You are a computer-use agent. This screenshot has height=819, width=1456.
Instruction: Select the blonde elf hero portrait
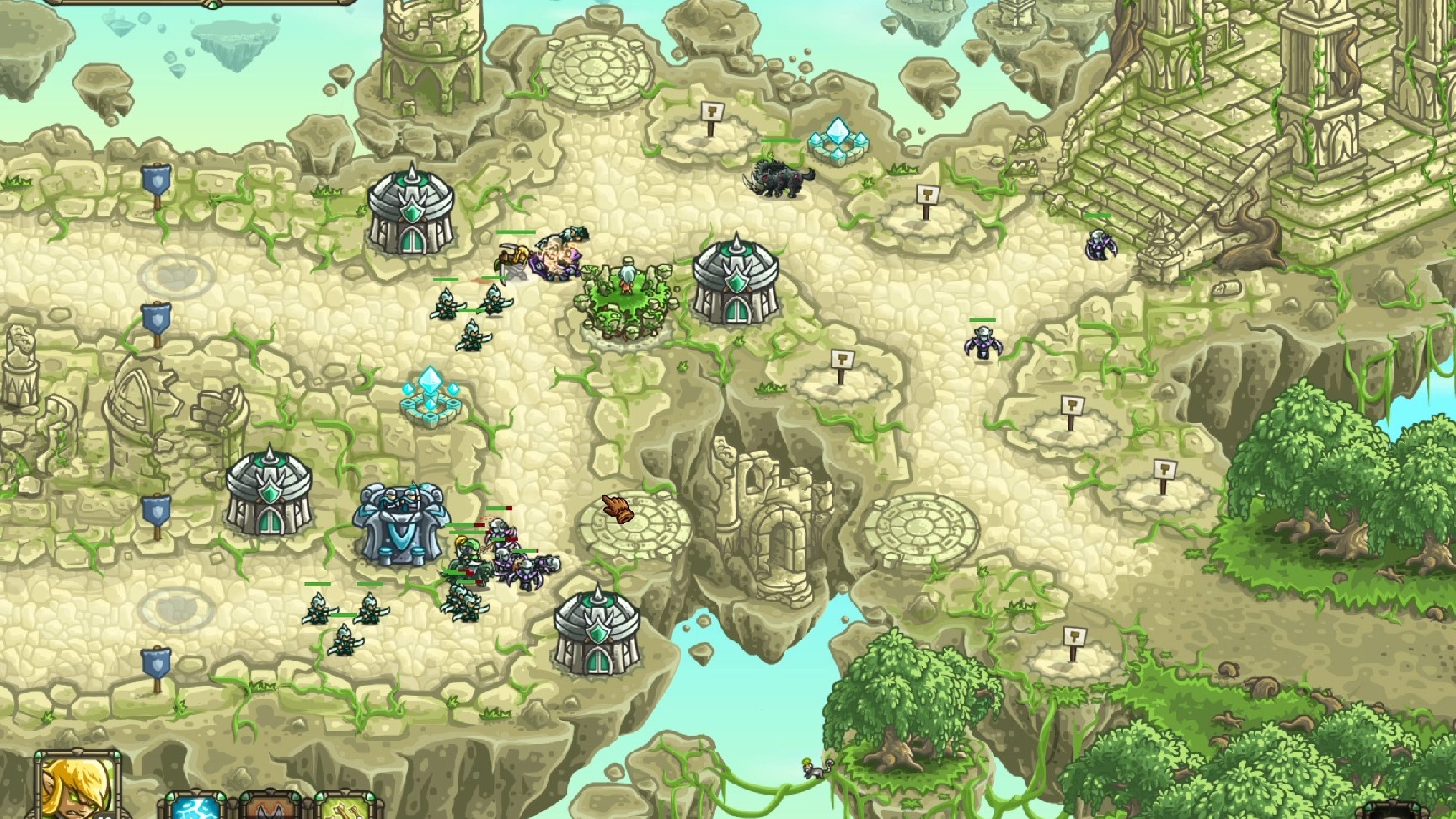(x=77, y=788)
